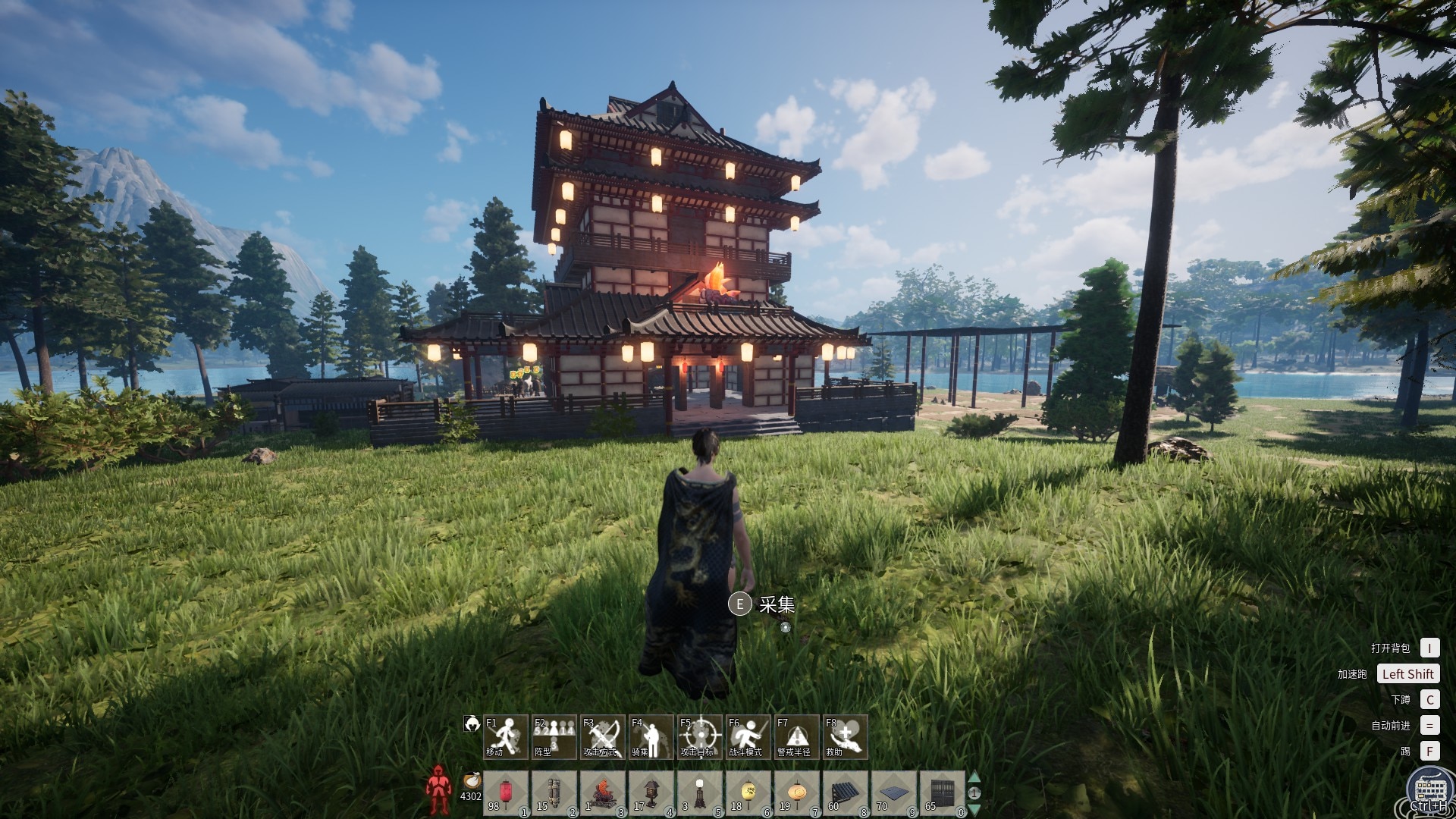Select the 攻击目标 attack target command
The image size is (1456, 819).
coord(700,736)
